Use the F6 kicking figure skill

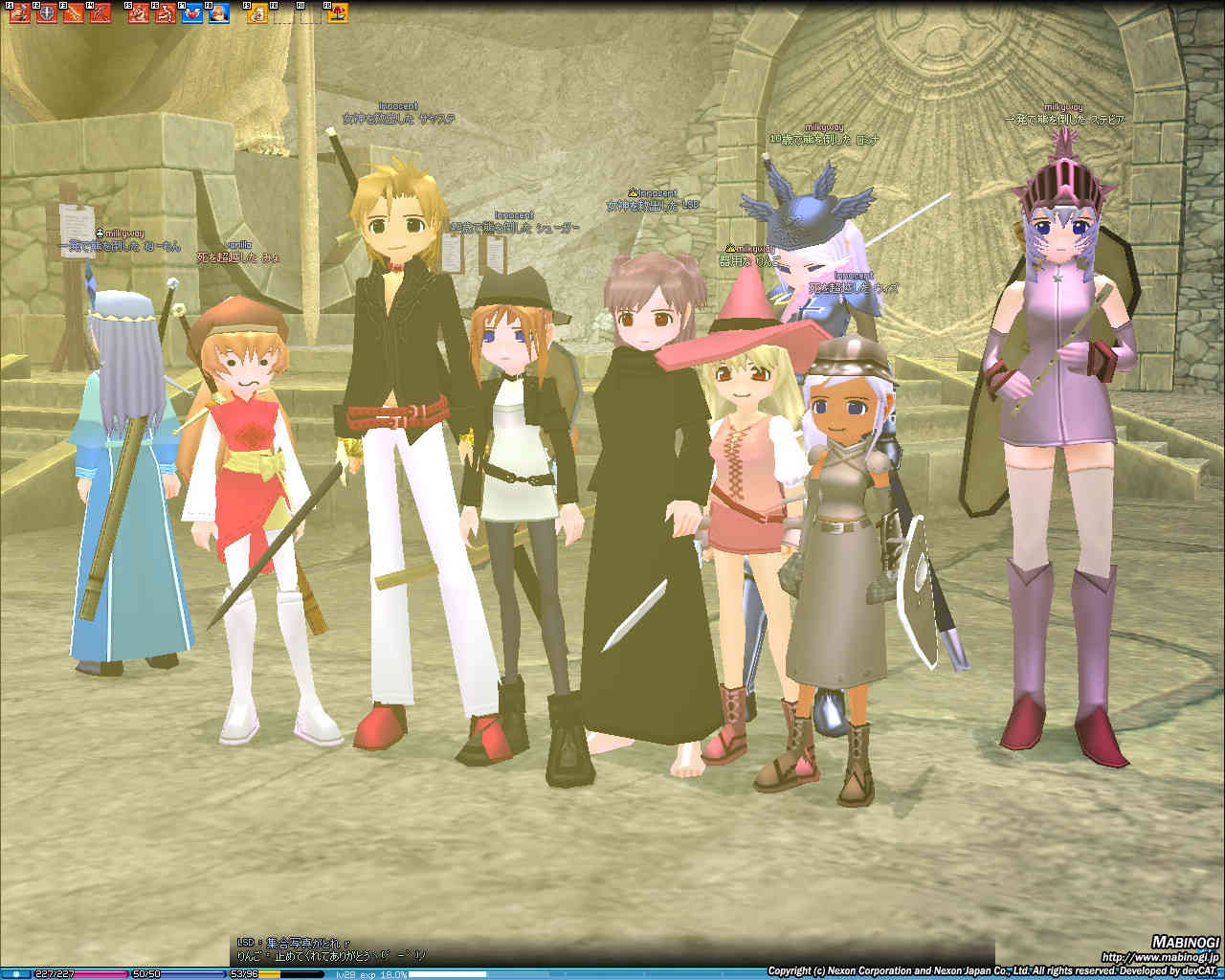pyautogui.click(x=166, y=13)
